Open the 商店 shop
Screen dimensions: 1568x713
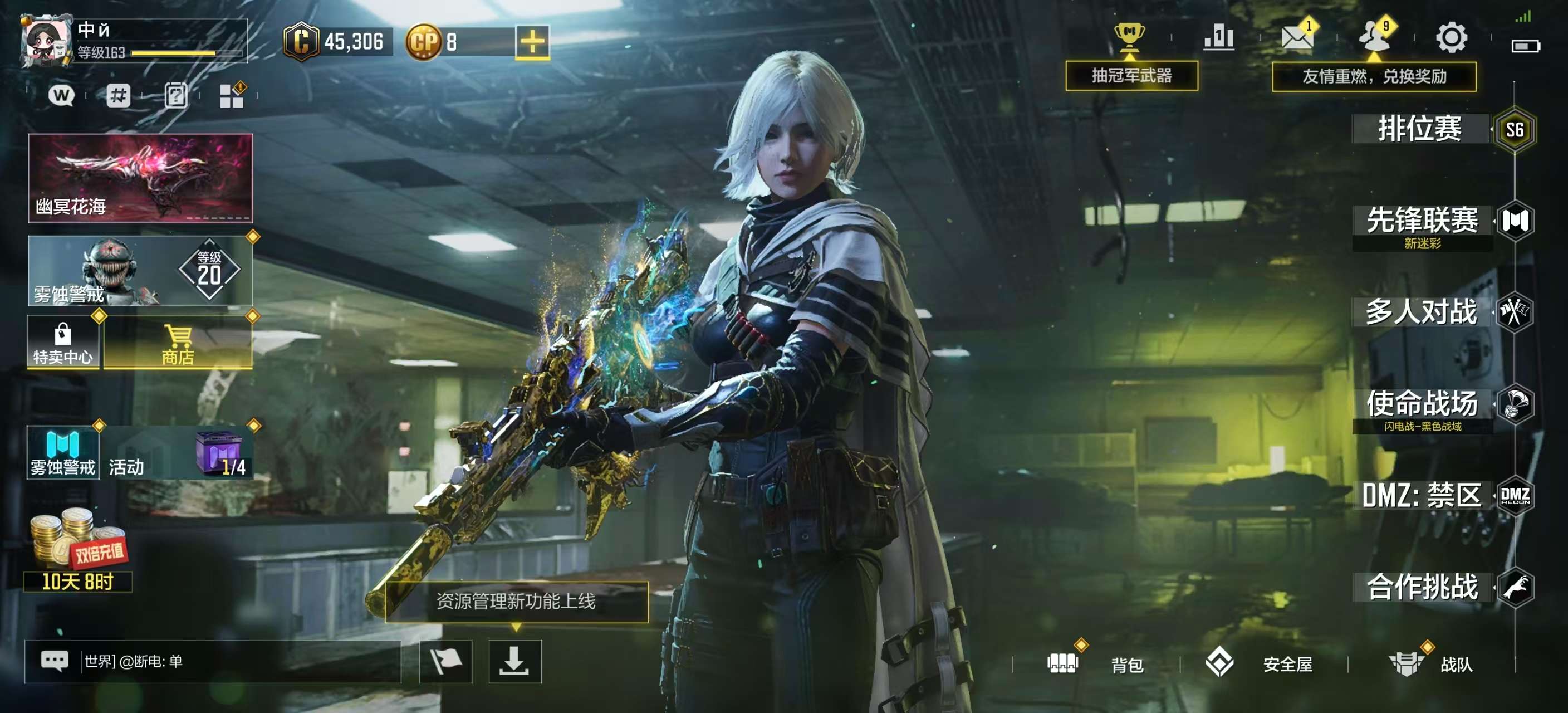[178, 343]
